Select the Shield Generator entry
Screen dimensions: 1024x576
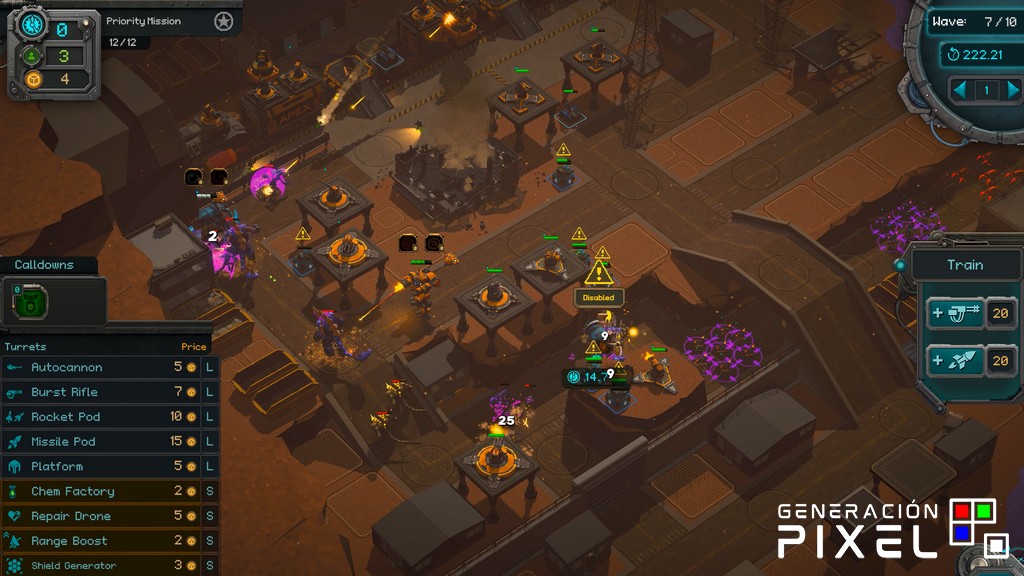pos(73,565)
